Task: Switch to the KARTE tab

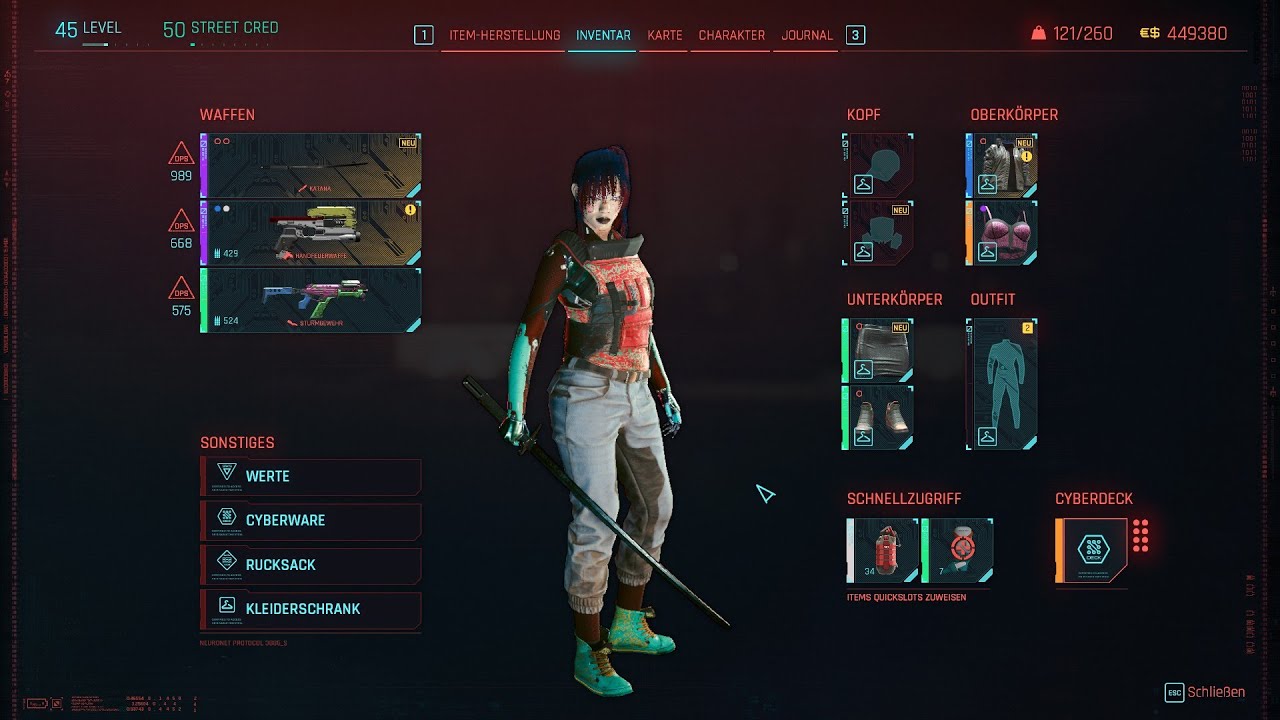Action: point(663,34)
